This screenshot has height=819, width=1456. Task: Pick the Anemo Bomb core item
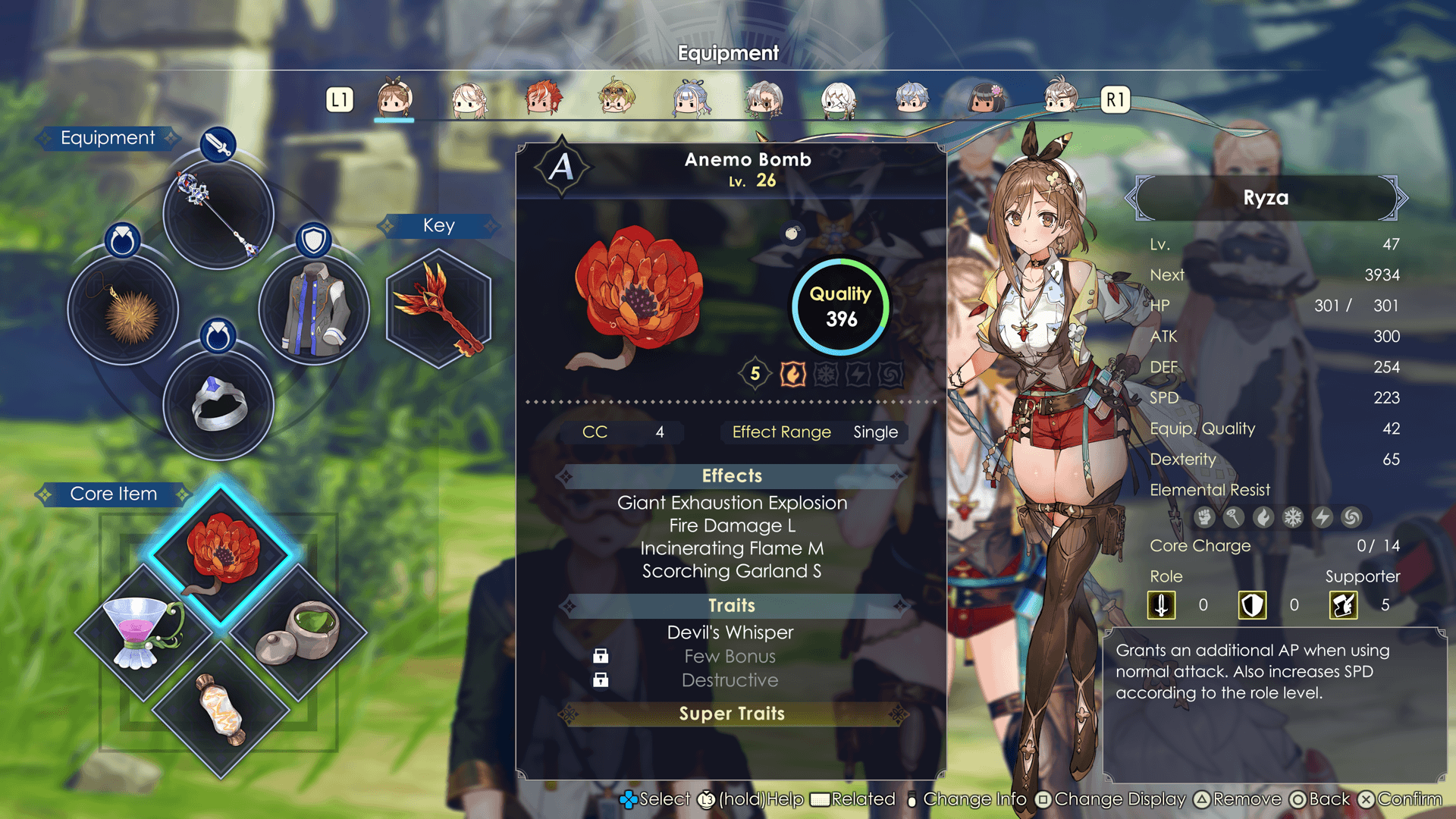coord(221,554)
